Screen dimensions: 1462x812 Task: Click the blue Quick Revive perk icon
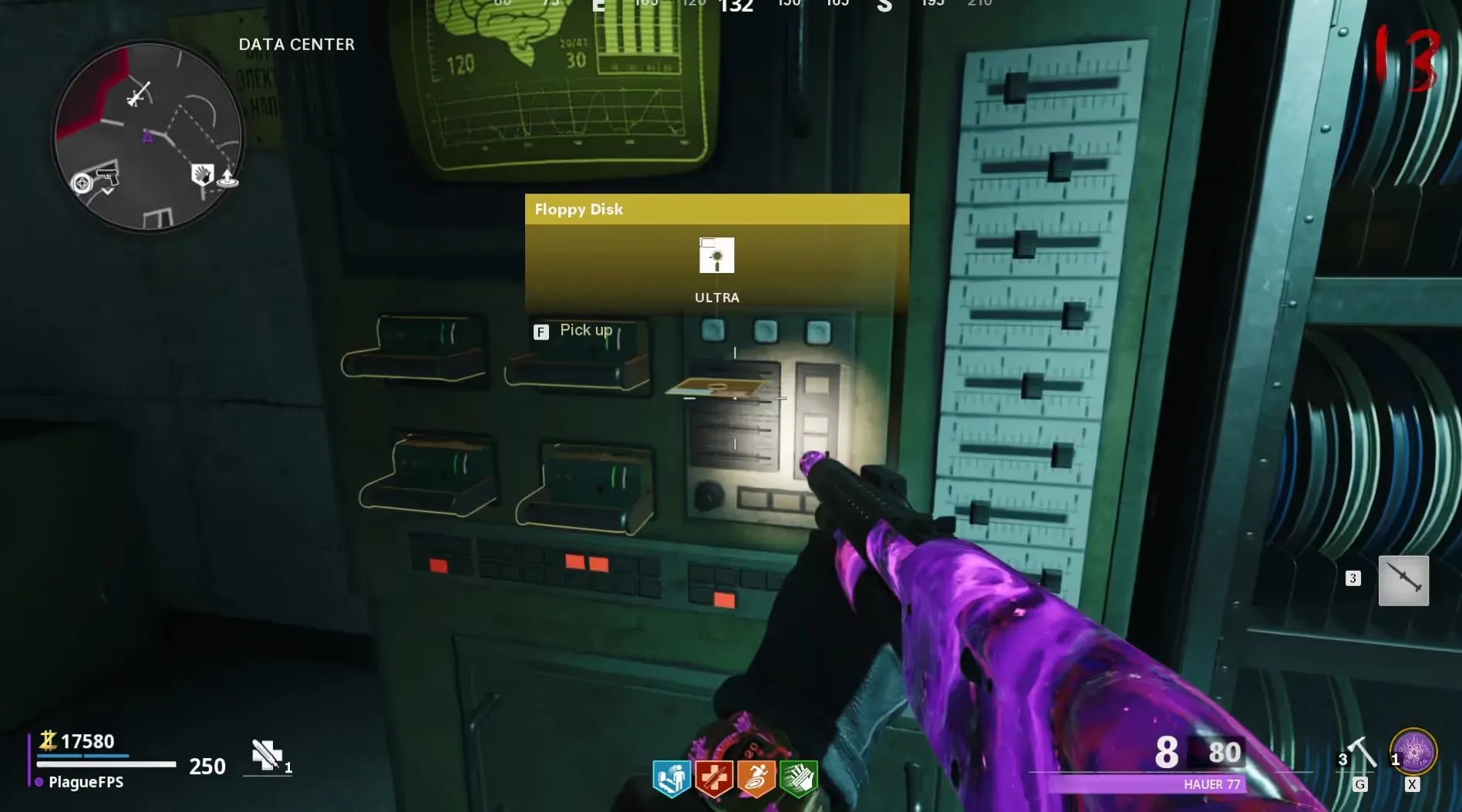(x=672, y=778)
